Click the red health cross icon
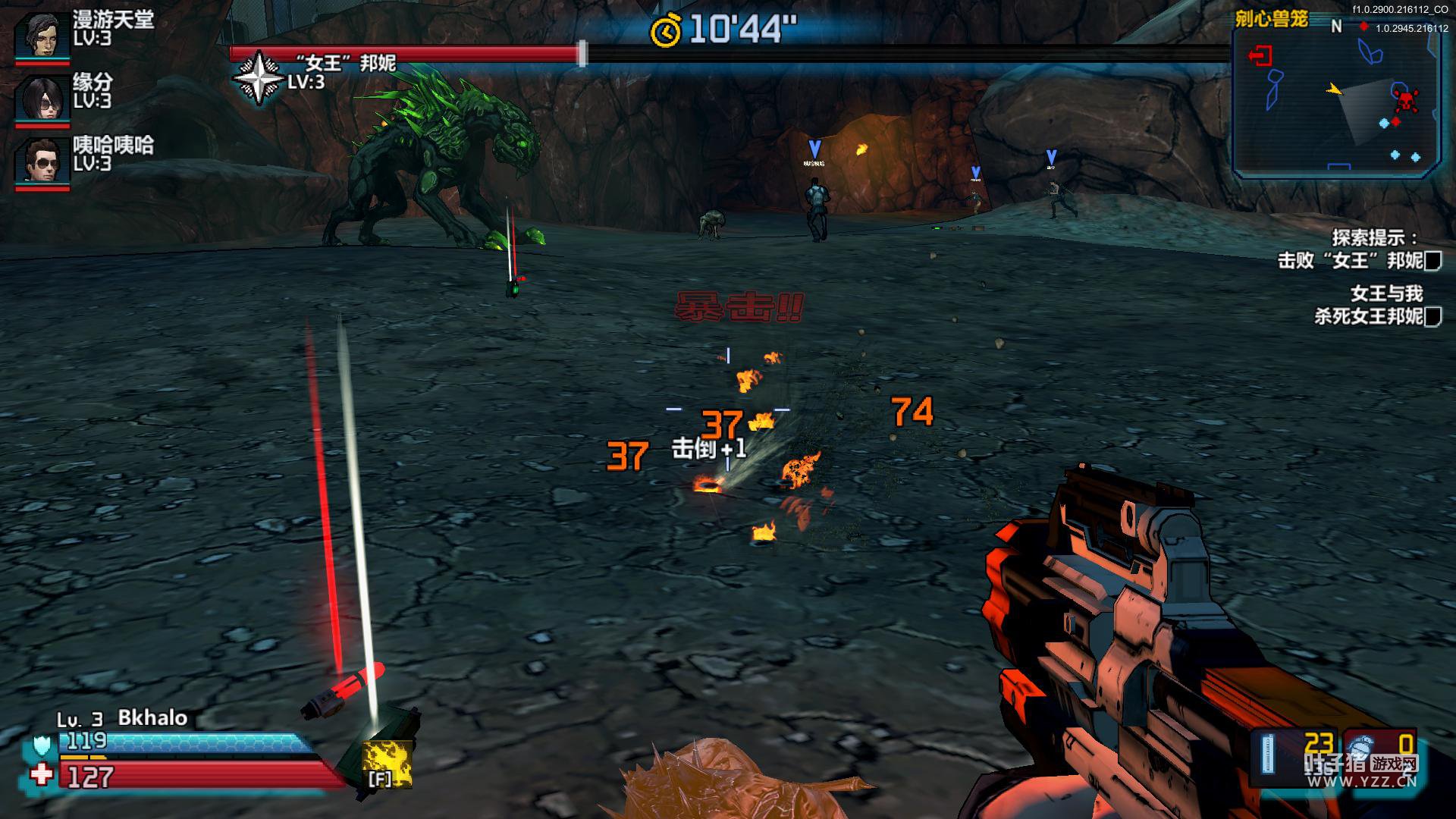1456x819 pixels. (42, 775)
